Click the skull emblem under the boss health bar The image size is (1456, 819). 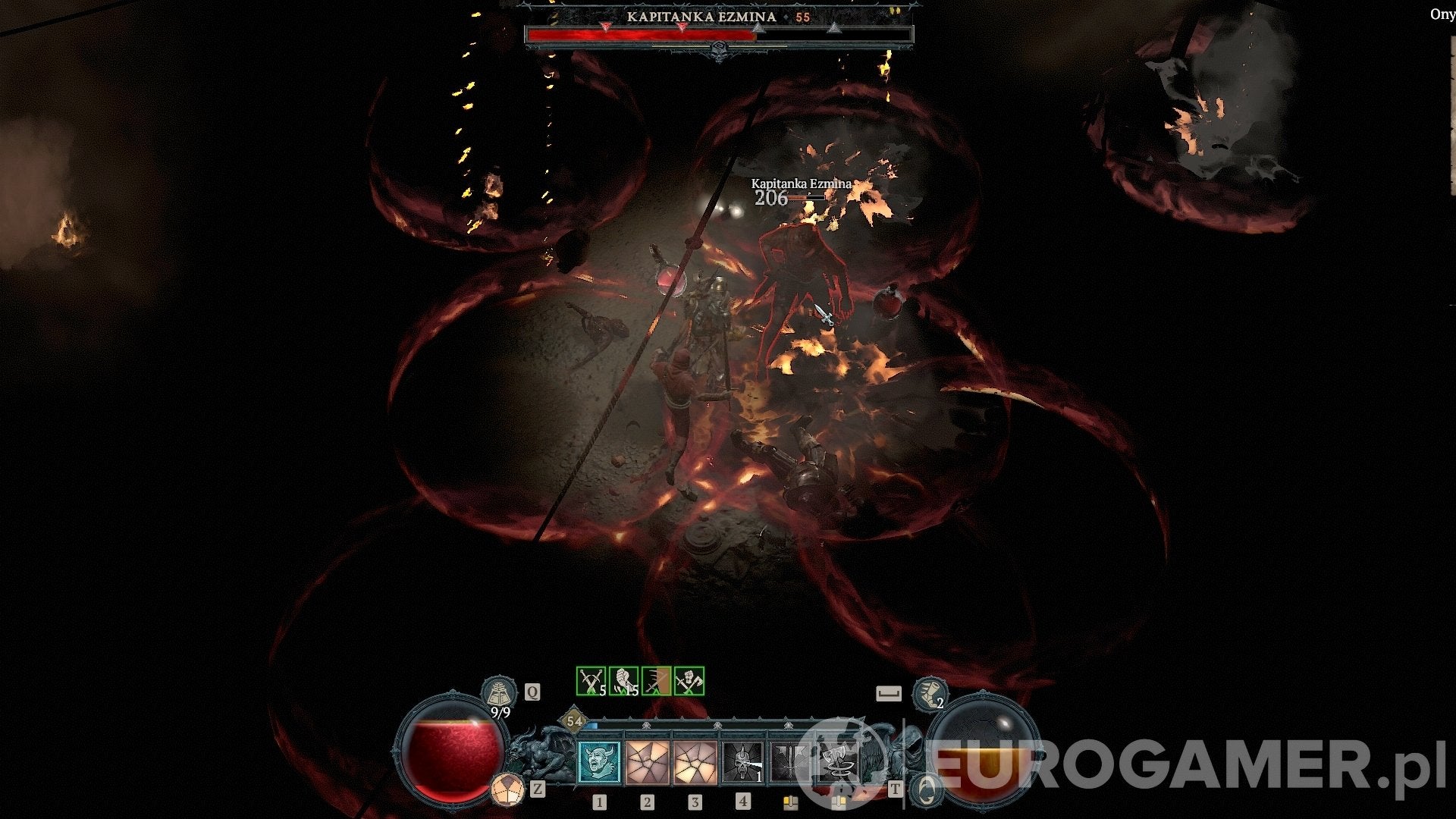[x=718, y=50]
